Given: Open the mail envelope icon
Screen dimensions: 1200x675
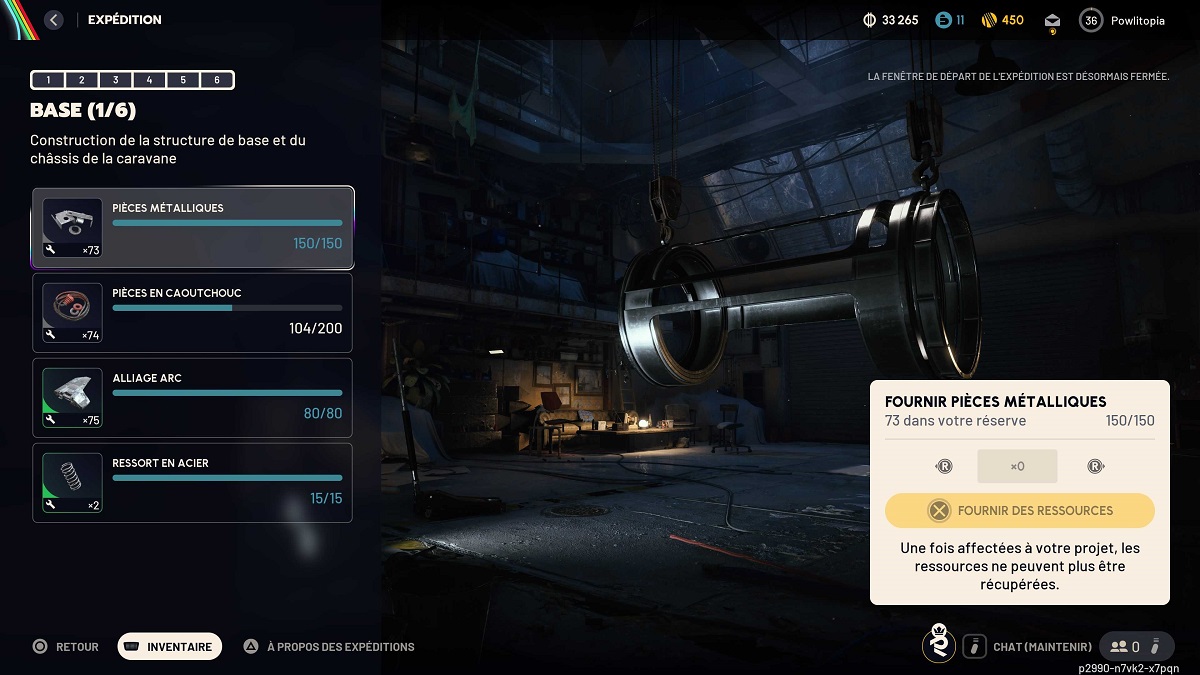Looking at the screenshot, I should (1052, 21).
